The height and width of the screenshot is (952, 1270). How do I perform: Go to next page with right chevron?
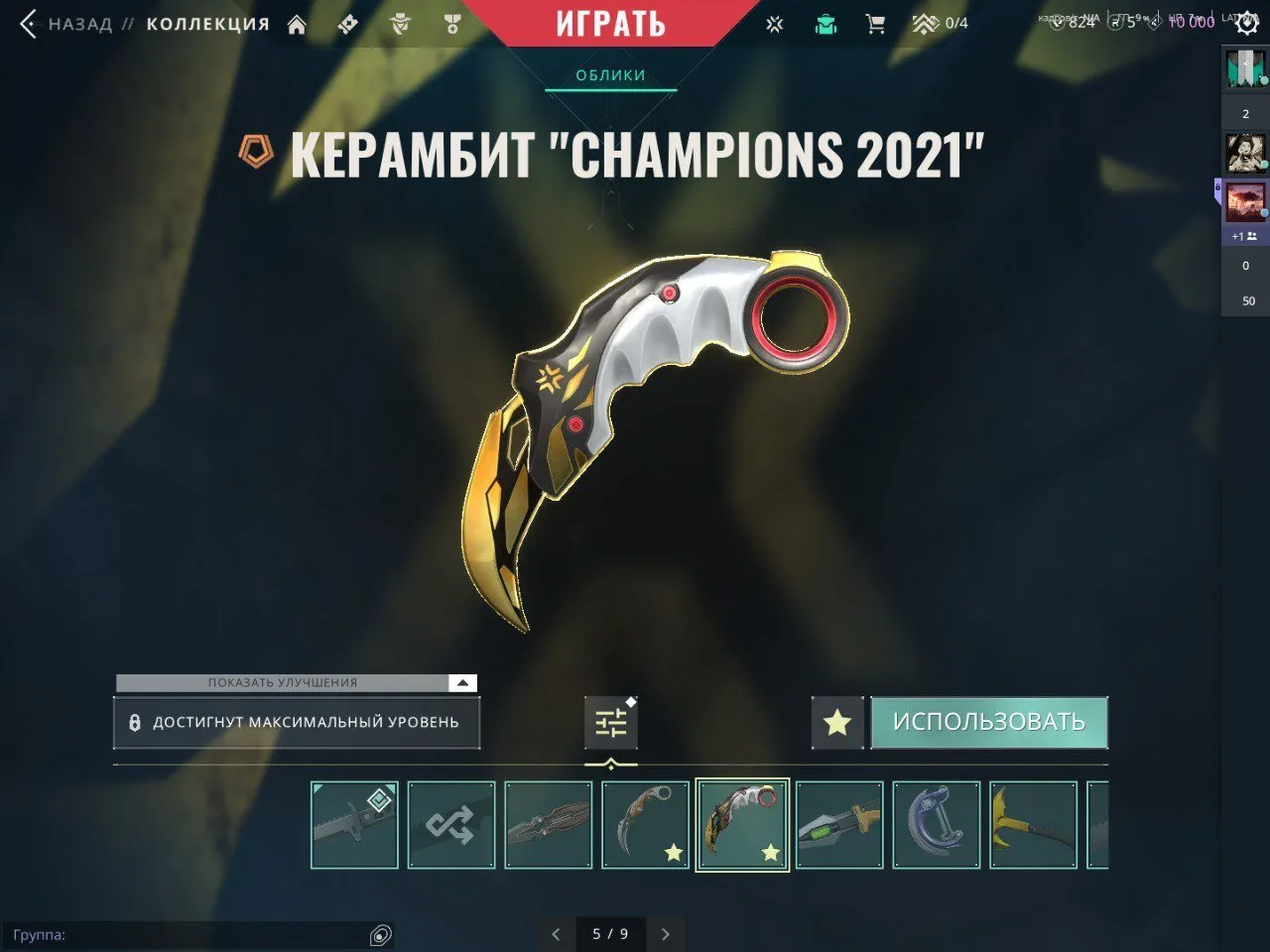[x=665, y=934]
